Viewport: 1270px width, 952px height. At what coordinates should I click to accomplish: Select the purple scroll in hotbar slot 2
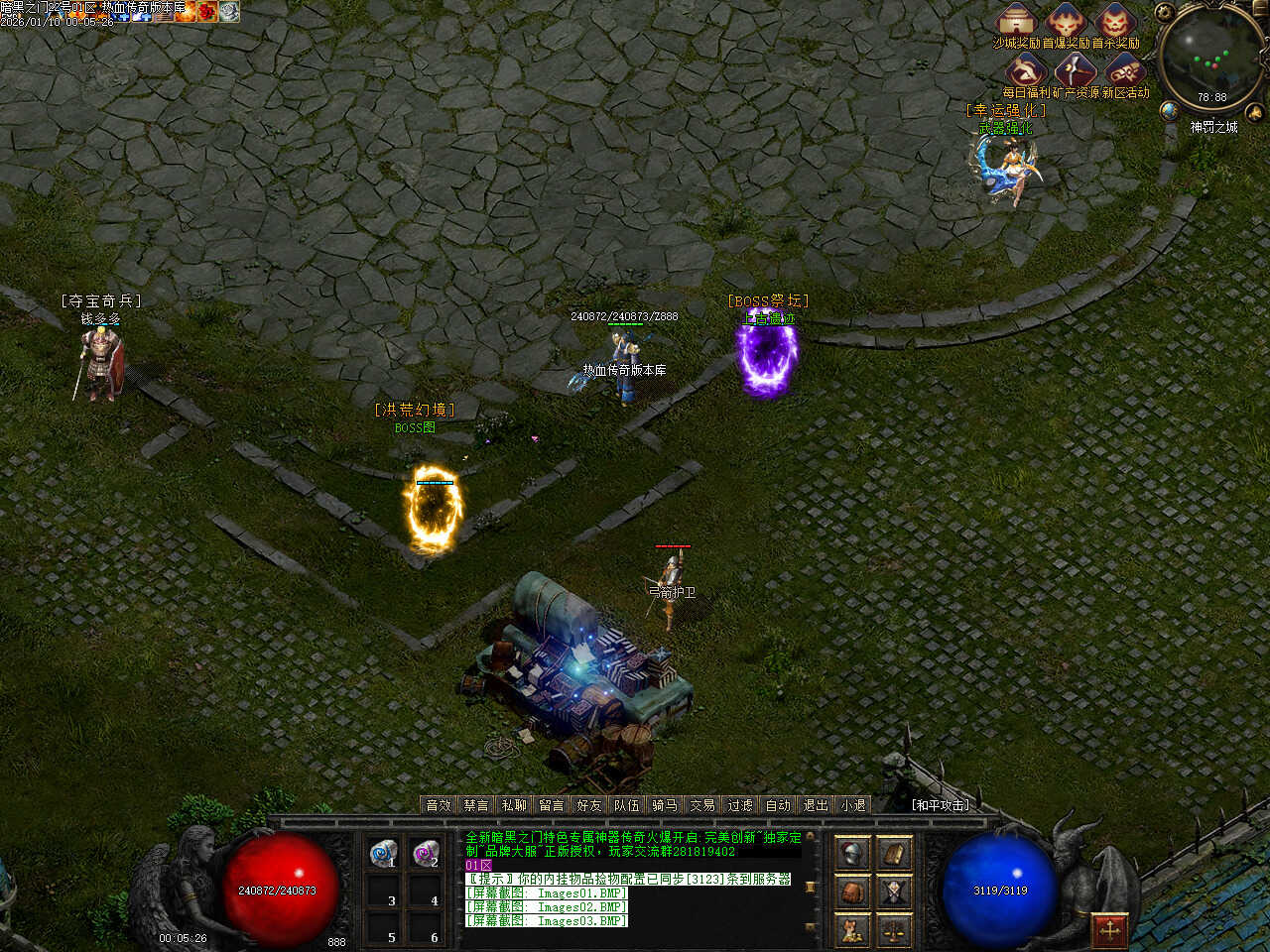(x=426, y=853)
